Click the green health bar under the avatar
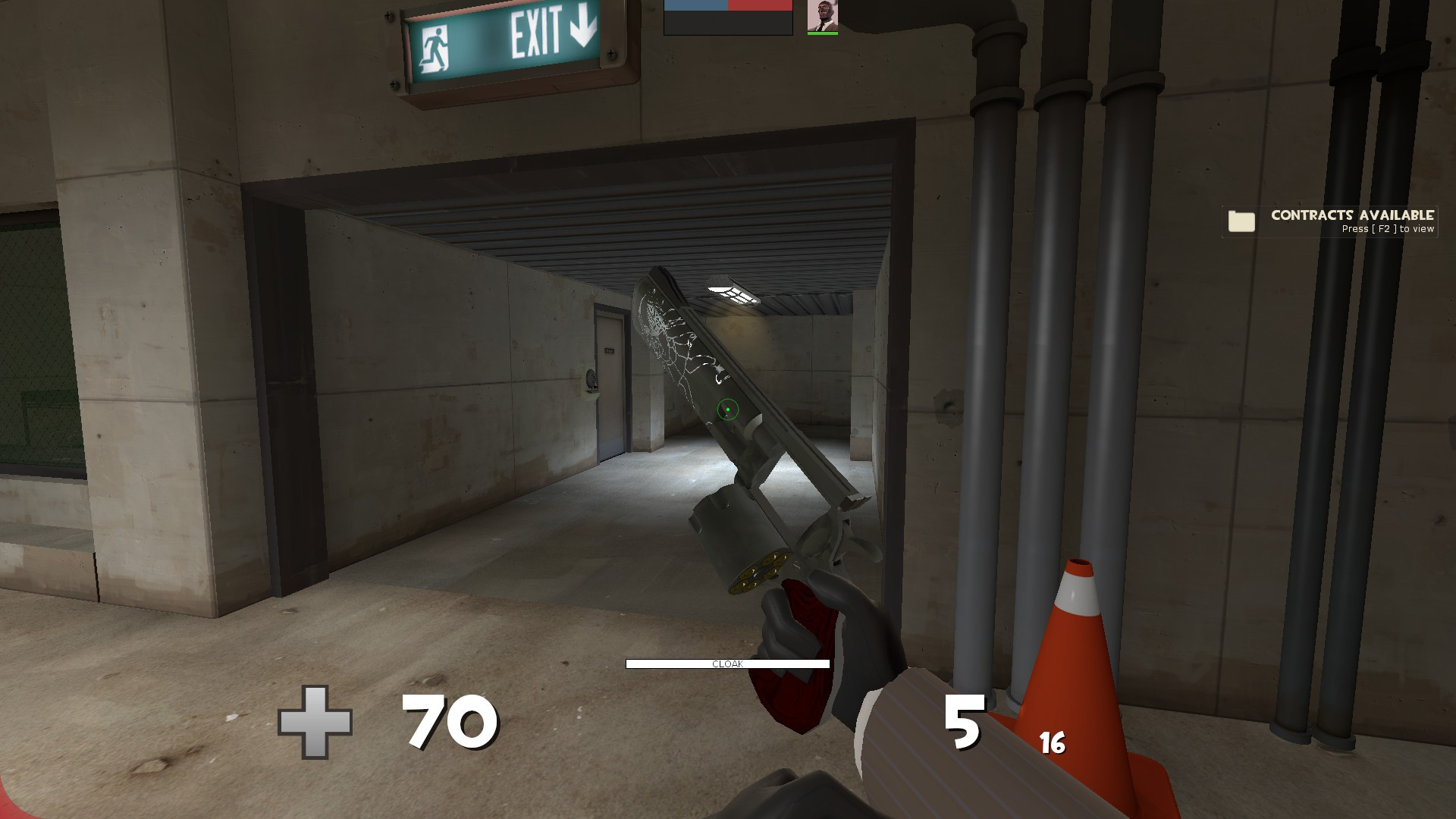The image size is (1456, 819). point(821,33)
